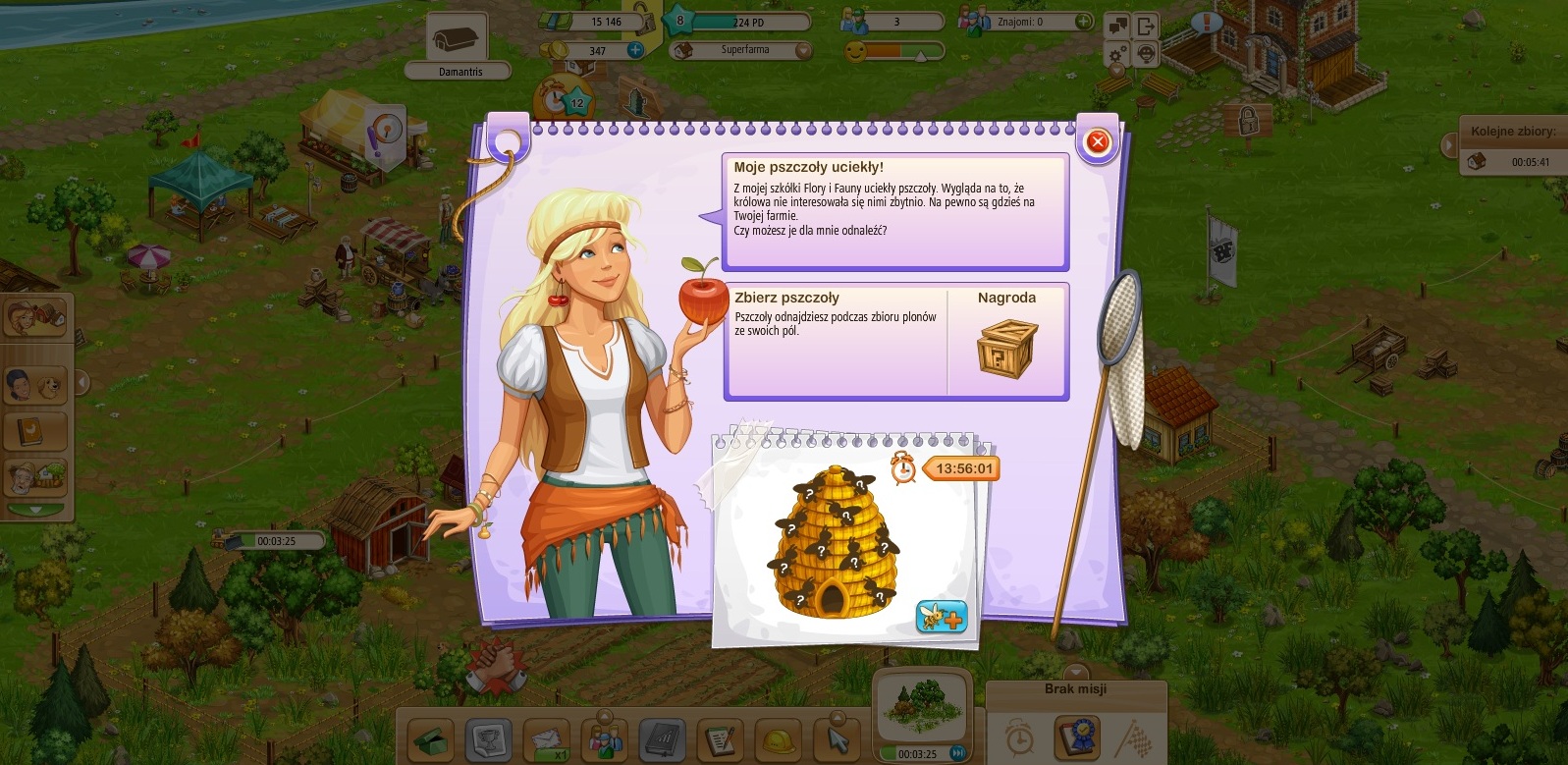Expand the side panel with the green arrow

35,511
